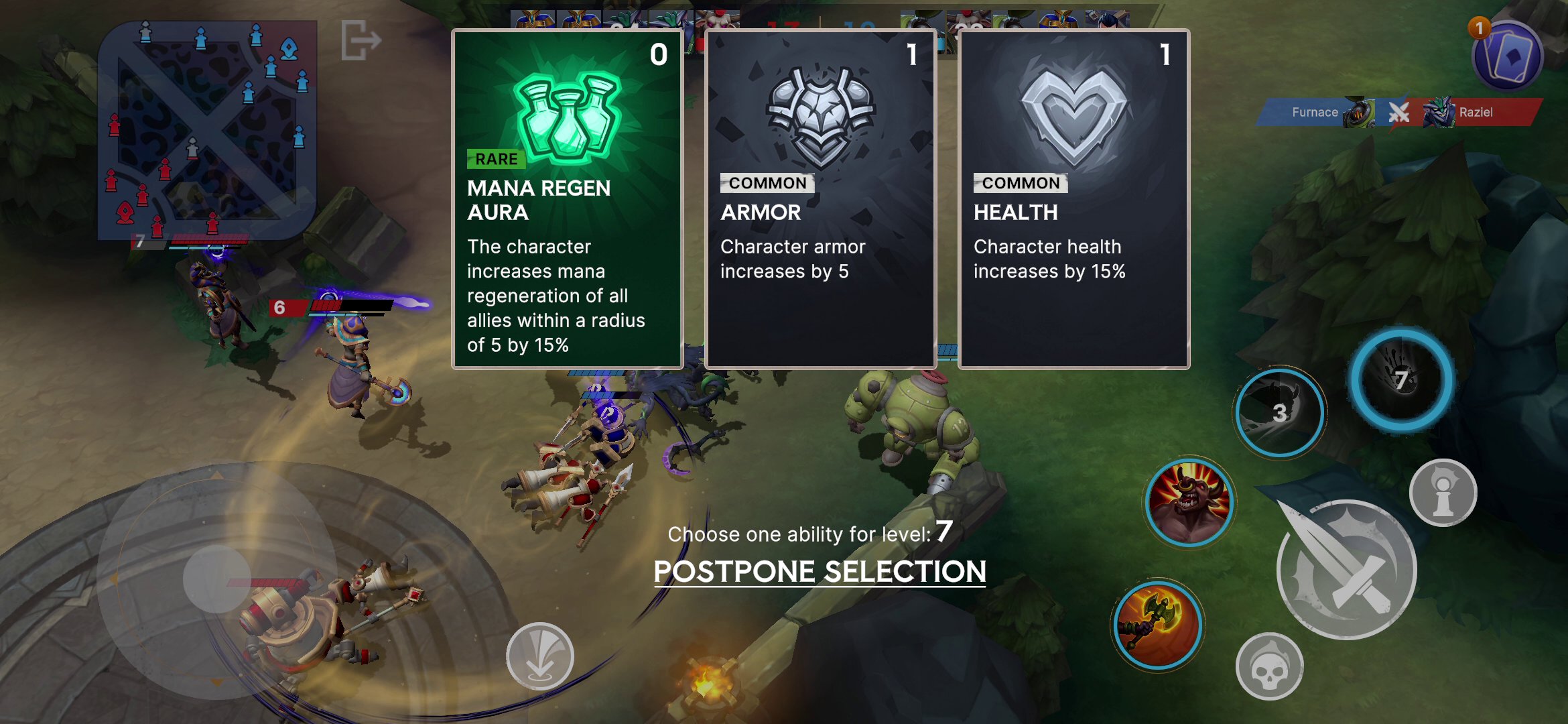Activate the recall button

pyautogui.click(x=539, y=656)
